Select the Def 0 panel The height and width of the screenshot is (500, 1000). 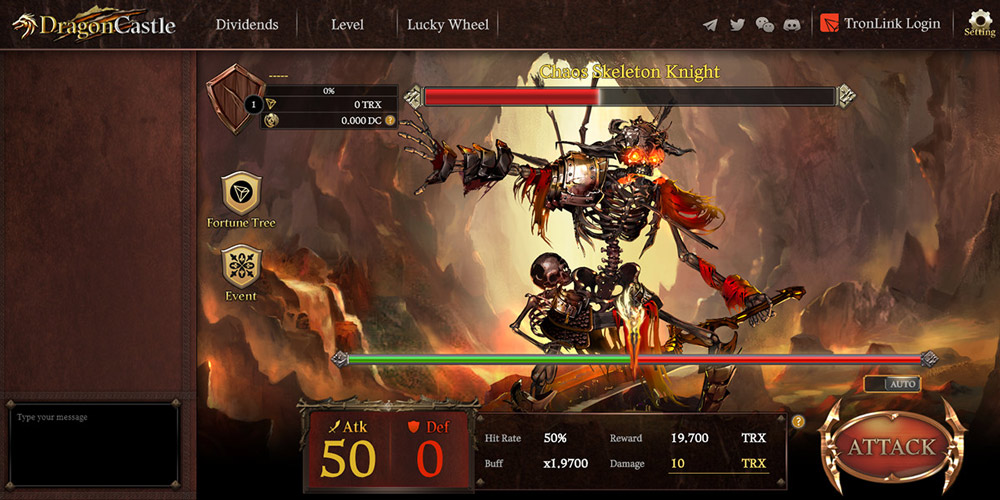point(430,450)
